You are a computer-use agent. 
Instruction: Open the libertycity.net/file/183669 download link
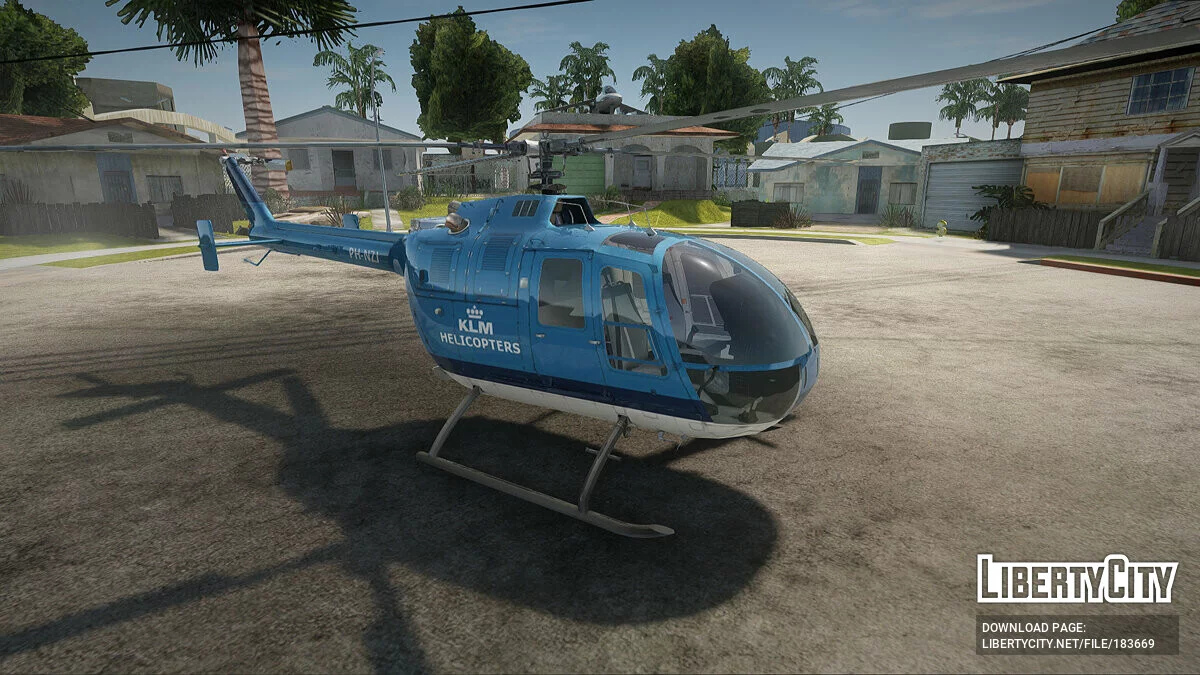tap(1068, 644)
